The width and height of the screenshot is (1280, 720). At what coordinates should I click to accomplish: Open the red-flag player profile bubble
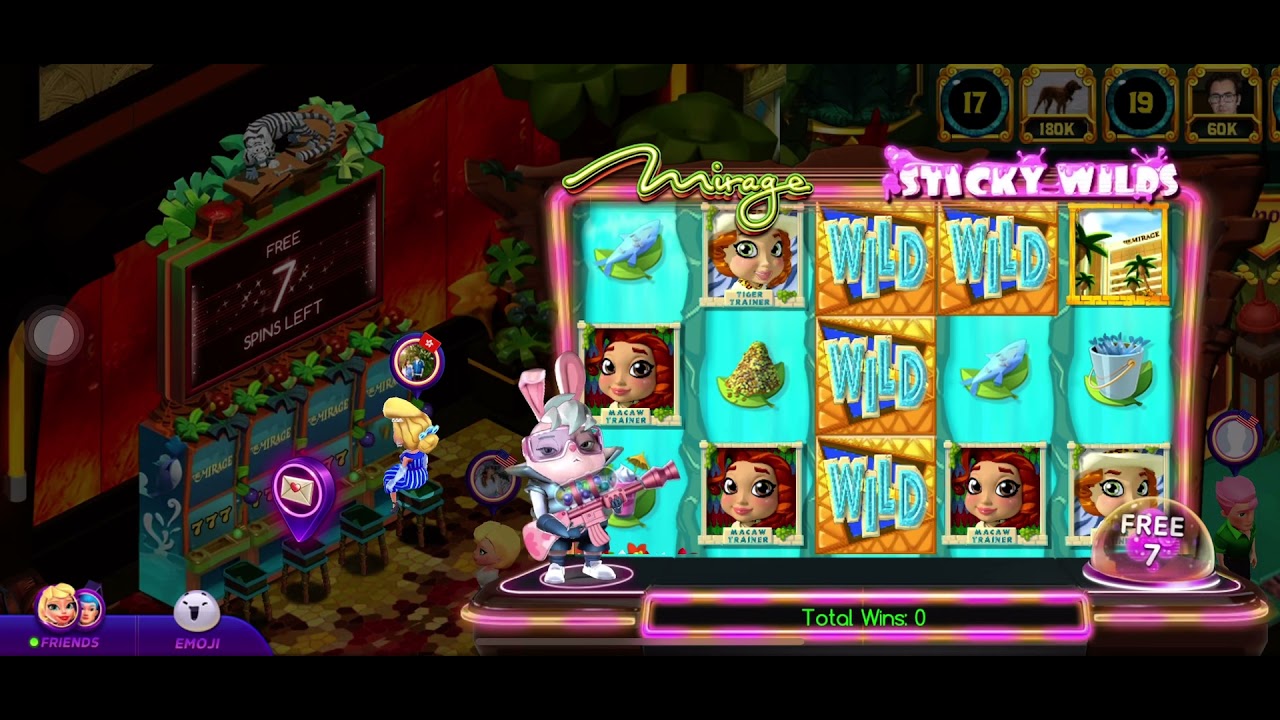(x=416, y=362)
